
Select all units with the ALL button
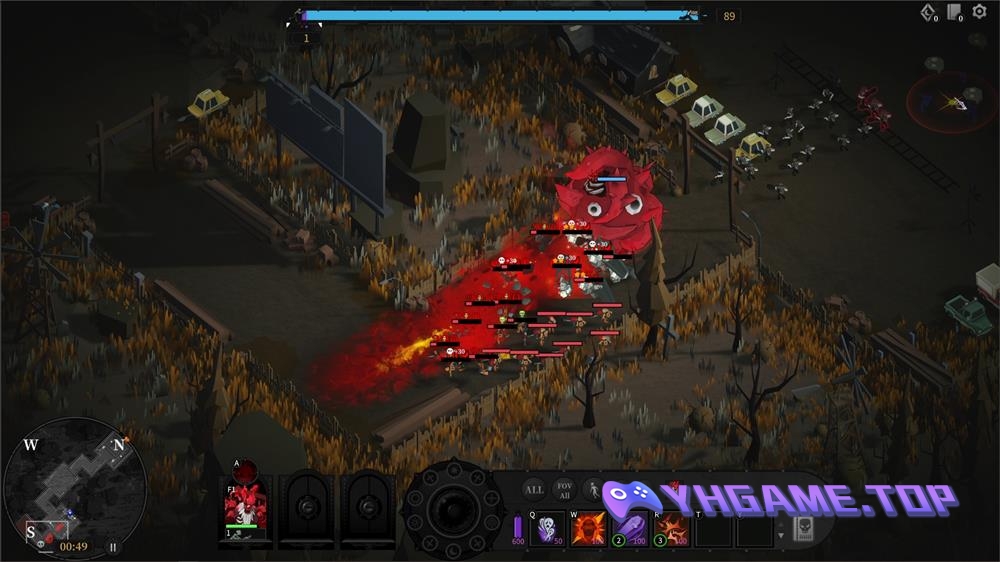[x=535, y=490]
